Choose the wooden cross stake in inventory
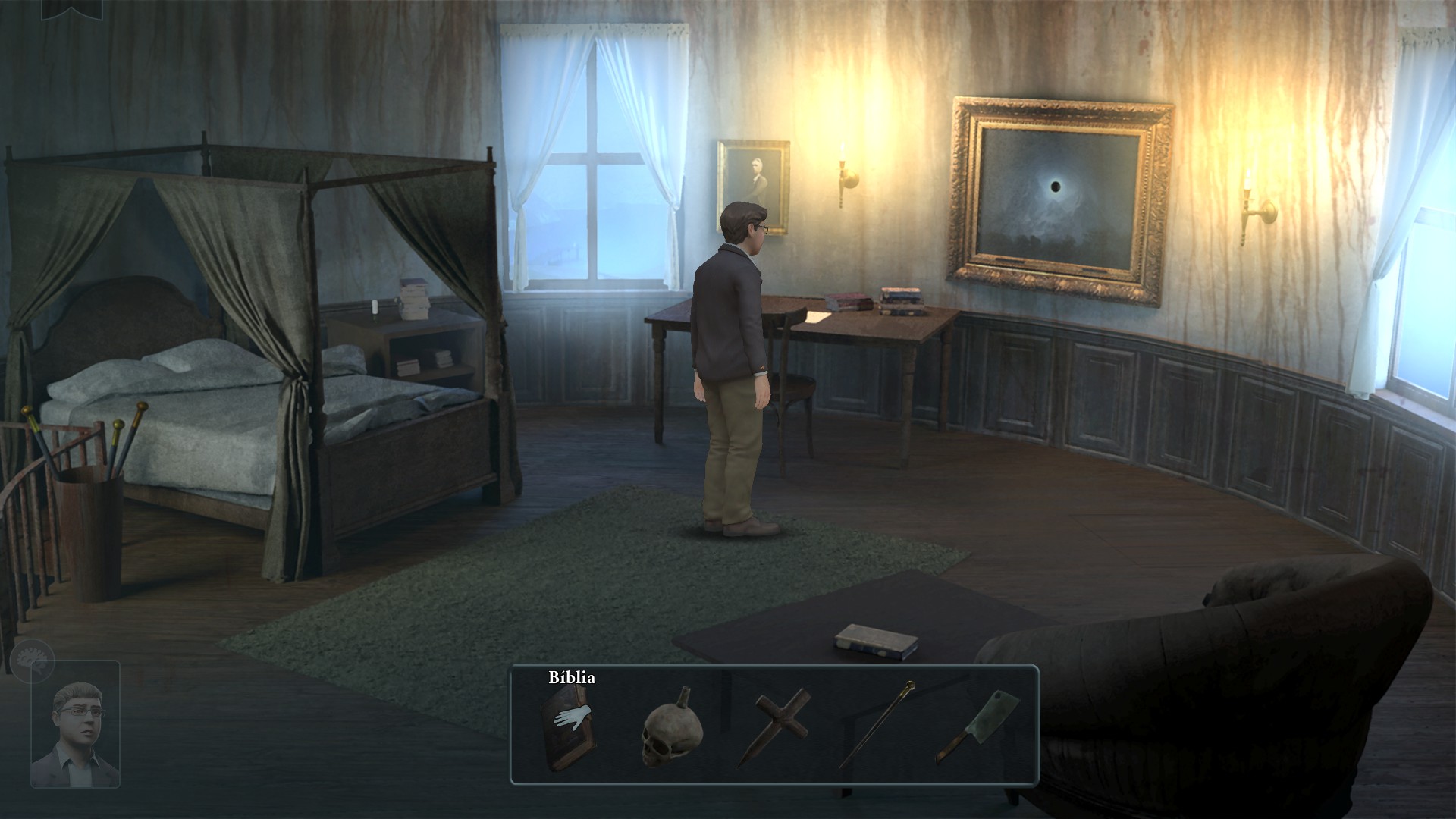The width and height of the screenshot is (1456, 819). [x=774, y=725]
